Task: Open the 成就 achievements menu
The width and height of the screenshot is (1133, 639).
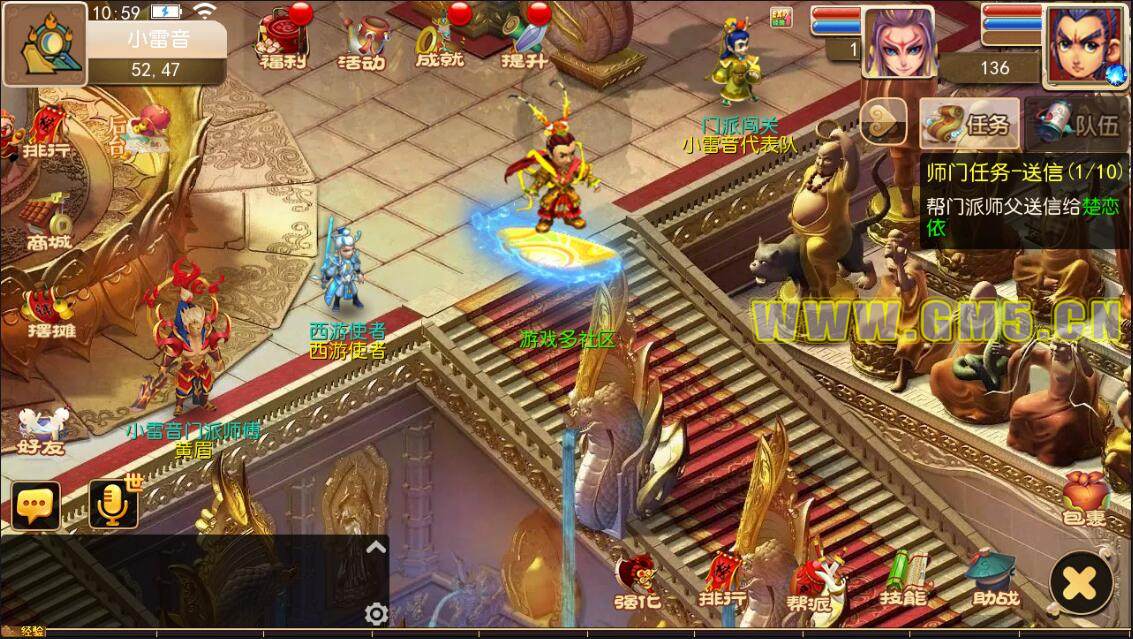Action: click(x=440, y=42)
